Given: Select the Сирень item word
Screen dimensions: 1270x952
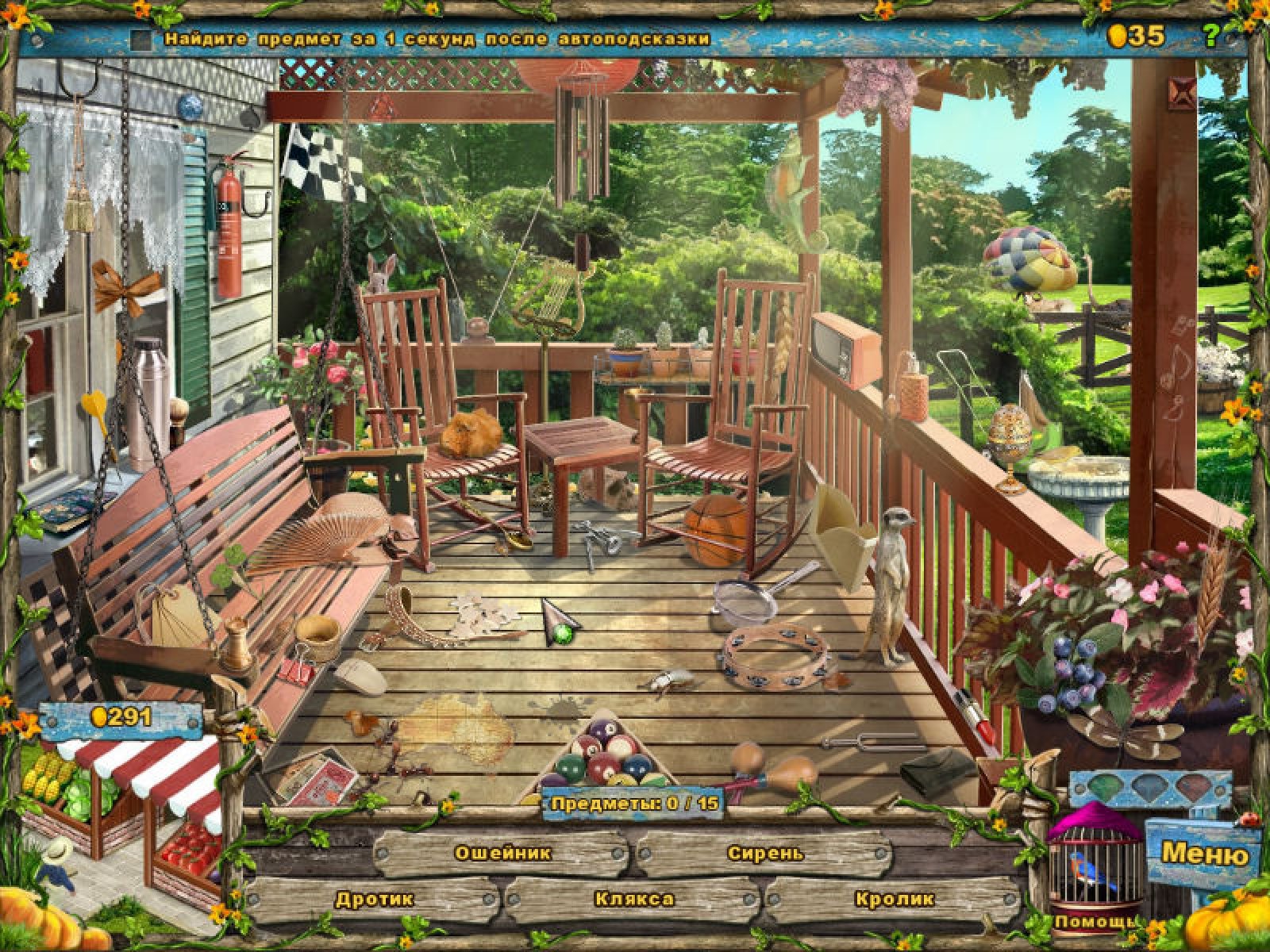Looking at the screenshot, I should (x=765, y=854).
